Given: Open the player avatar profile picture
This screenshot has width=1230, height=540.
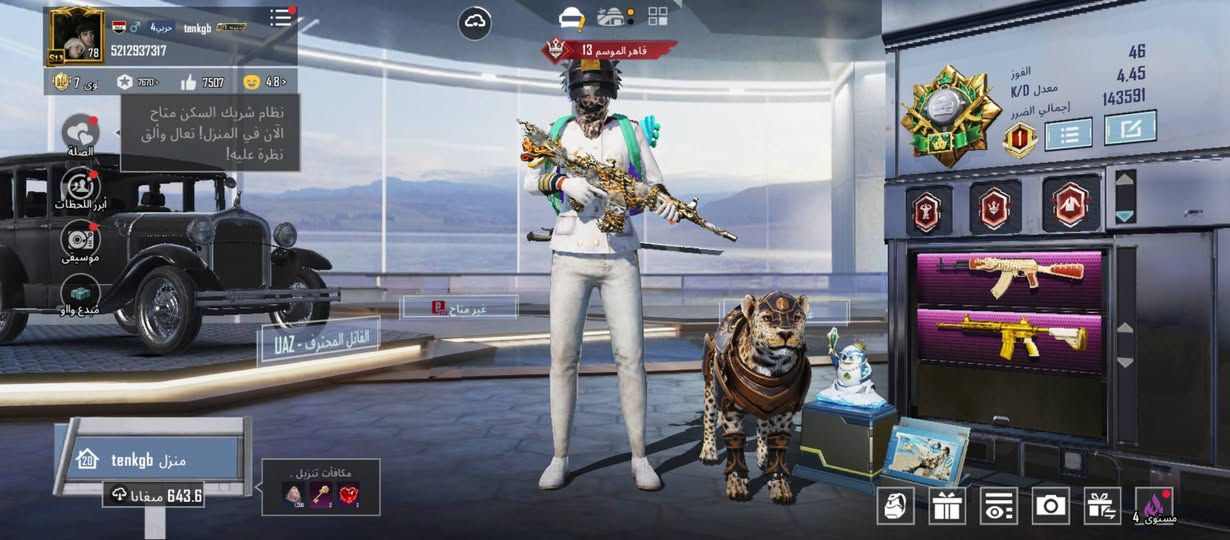Looking at the screenshot, I should [76, 35].
